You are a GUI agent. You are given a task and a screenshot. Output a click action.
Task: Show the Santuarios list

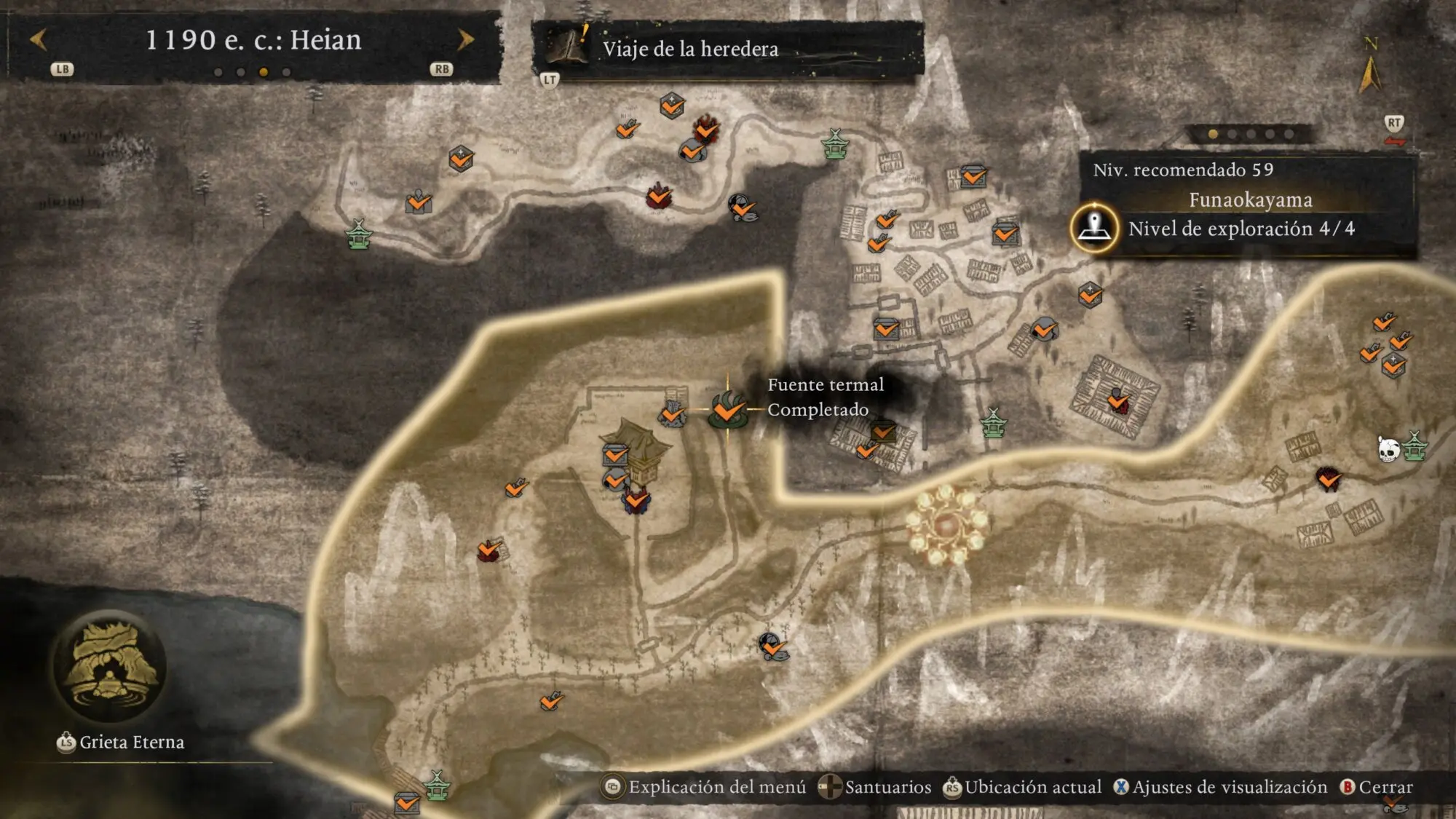(876, 787)
